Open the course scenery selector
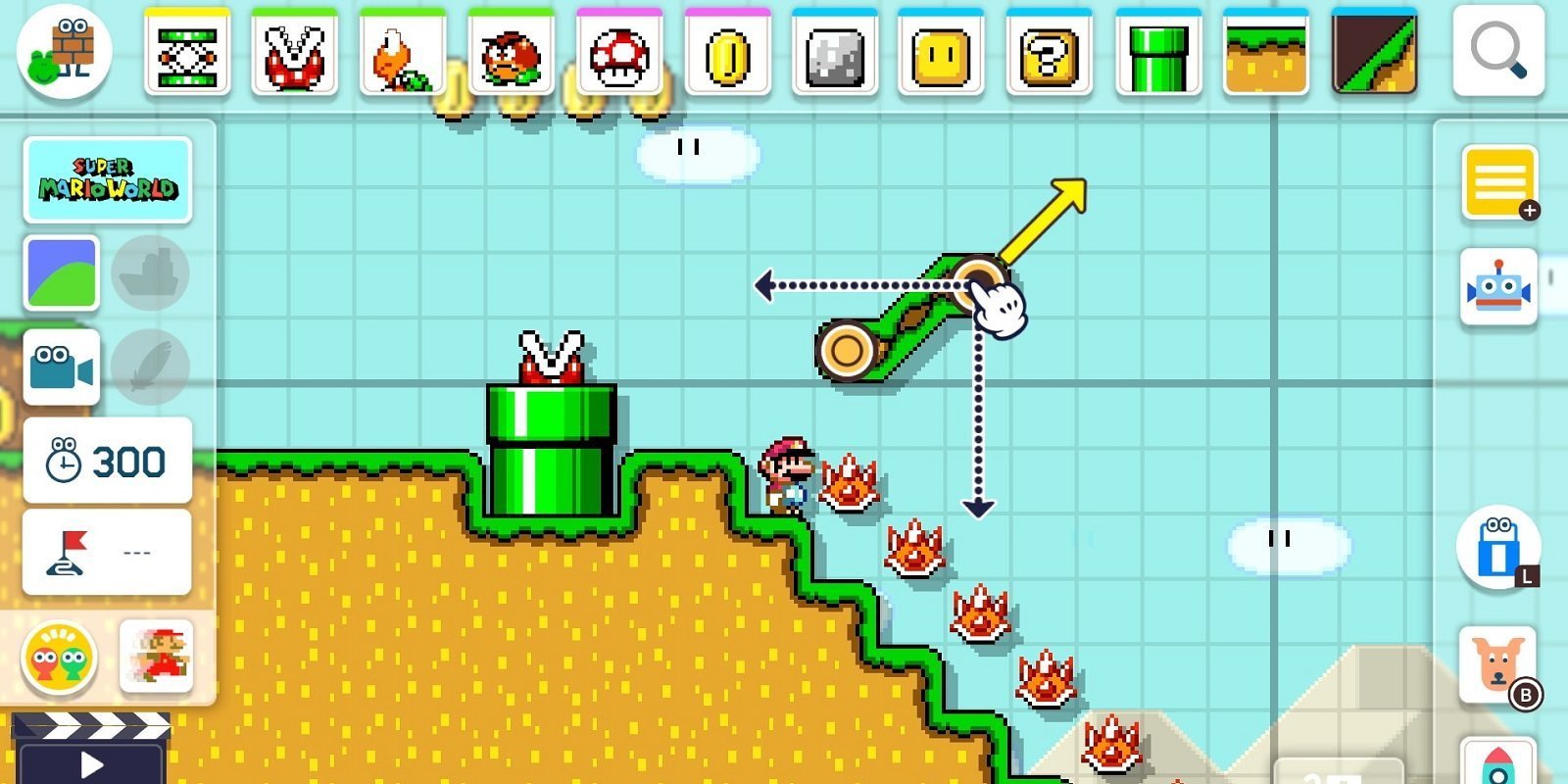Image resolution: width=1568 pixels, height=784 pixels. pyautogui.click(x=61, y=271)
